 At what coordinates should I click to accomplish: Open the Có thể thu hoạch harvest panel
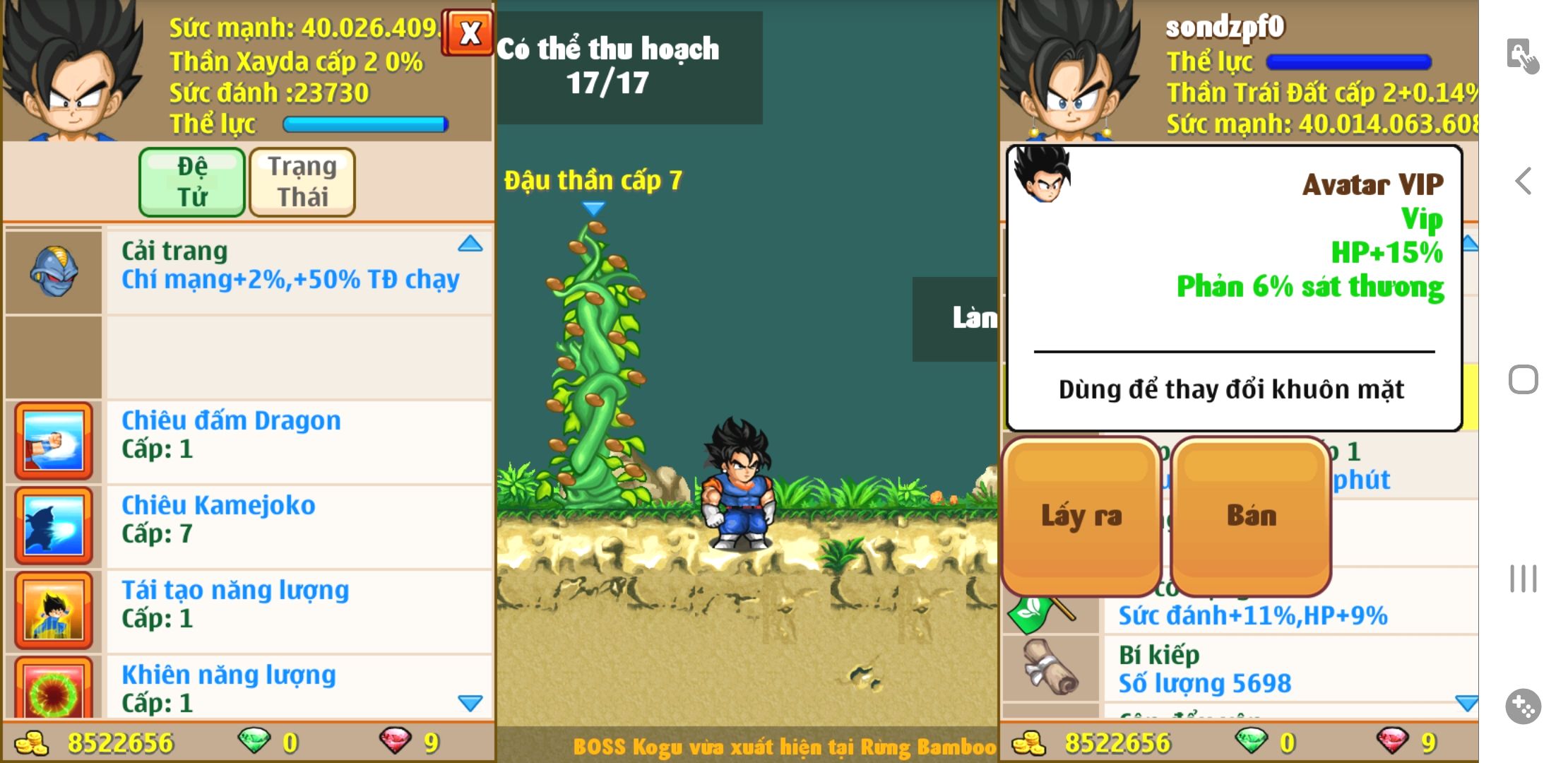(x=629, y=67)
